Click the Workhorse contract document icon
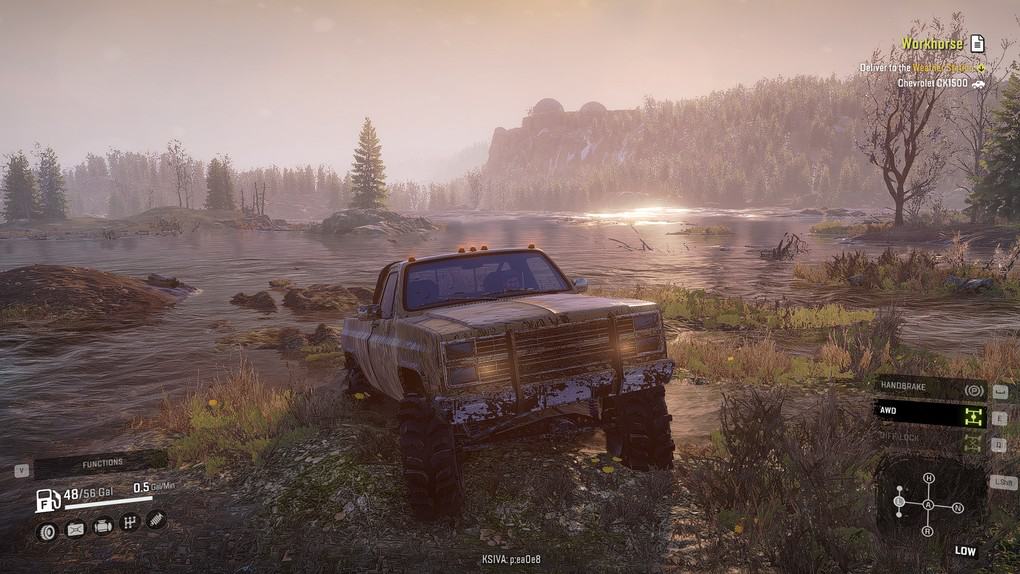Viewport: 1020px width, 574px height. (x=977, y=44)
